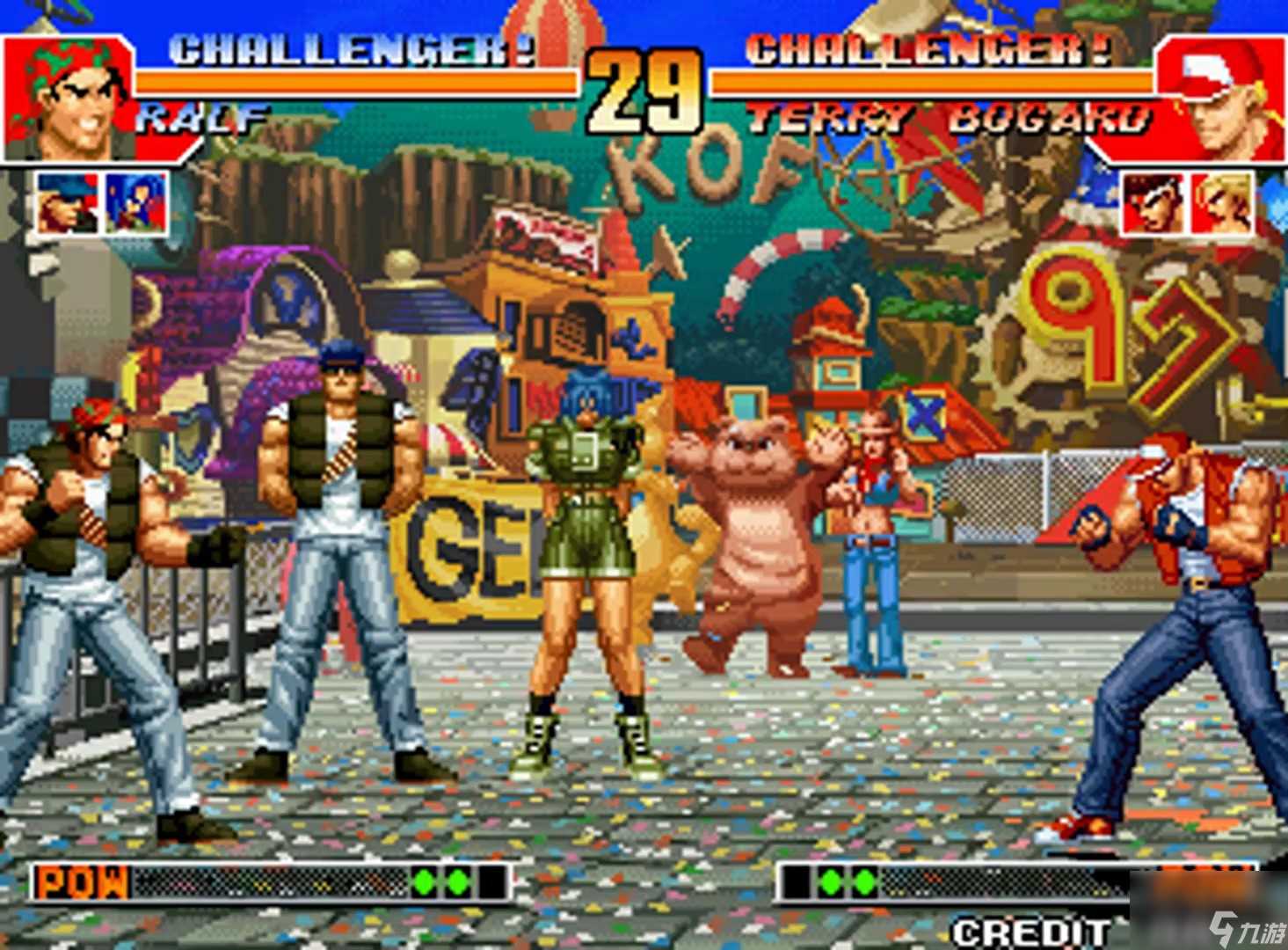Open the 九游 watermark logo
Viewport: 1288px width, 950px height.
click(x=1247, y=928)
